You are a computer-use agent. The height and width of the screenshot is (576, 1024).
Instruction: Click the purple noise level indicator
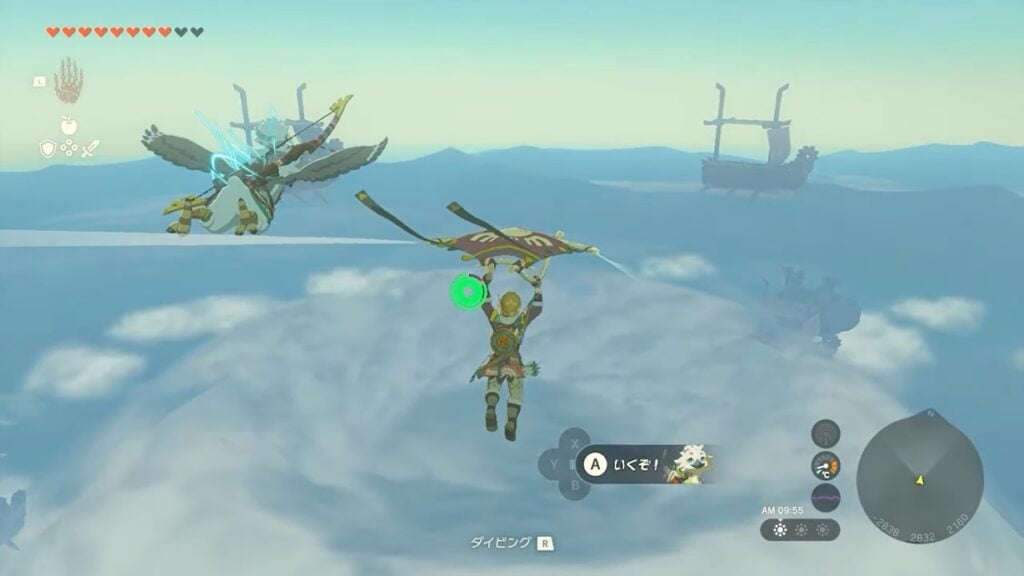click(x=825, y=497)
